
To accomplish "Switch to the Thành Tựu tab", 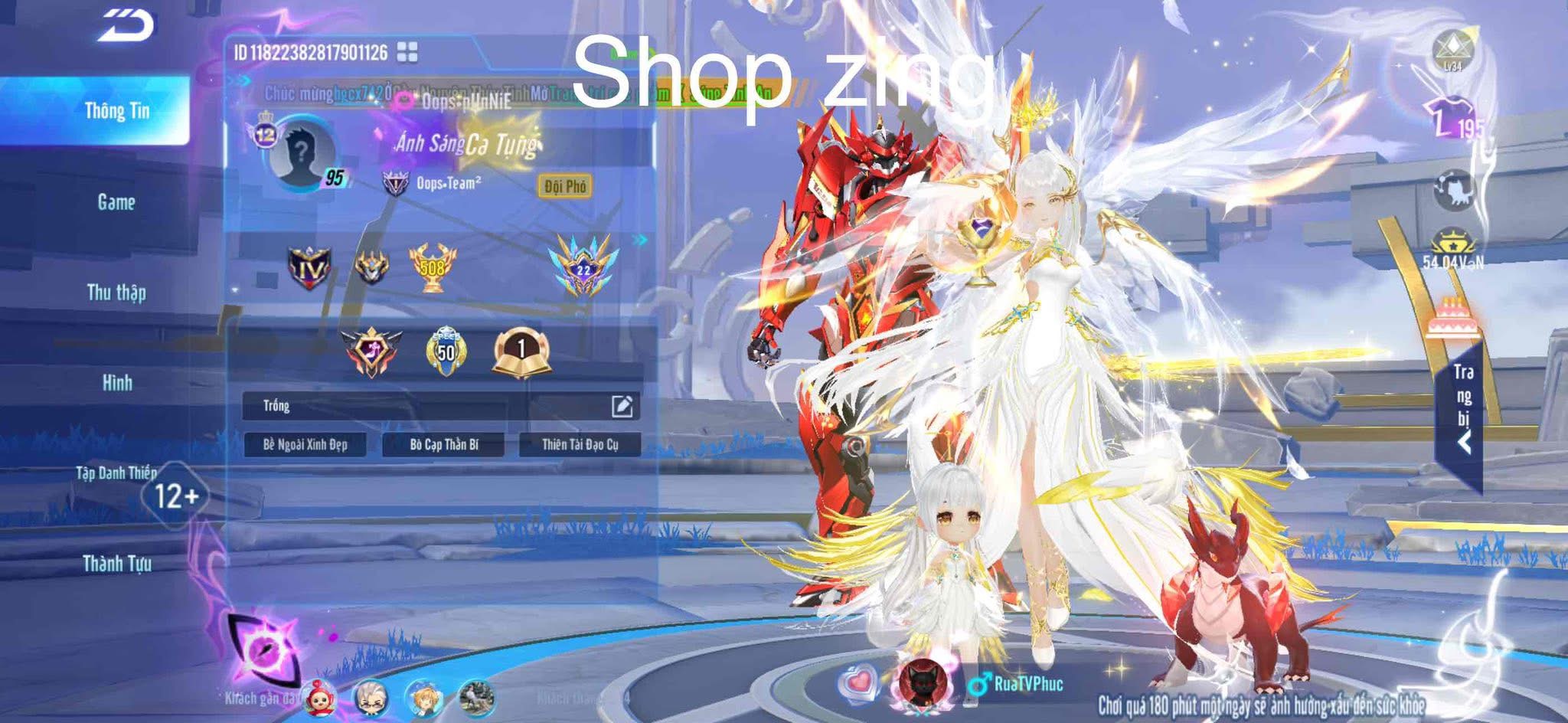I will [116, 564].
